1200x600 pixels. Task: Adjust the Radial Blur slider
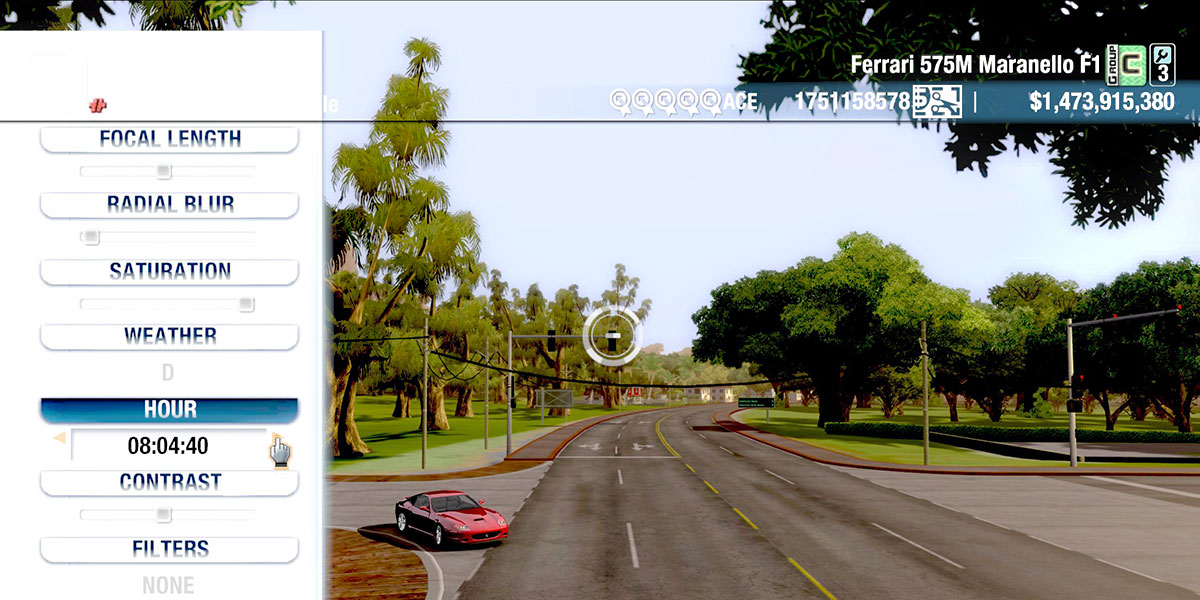click(x=168, y=237)
